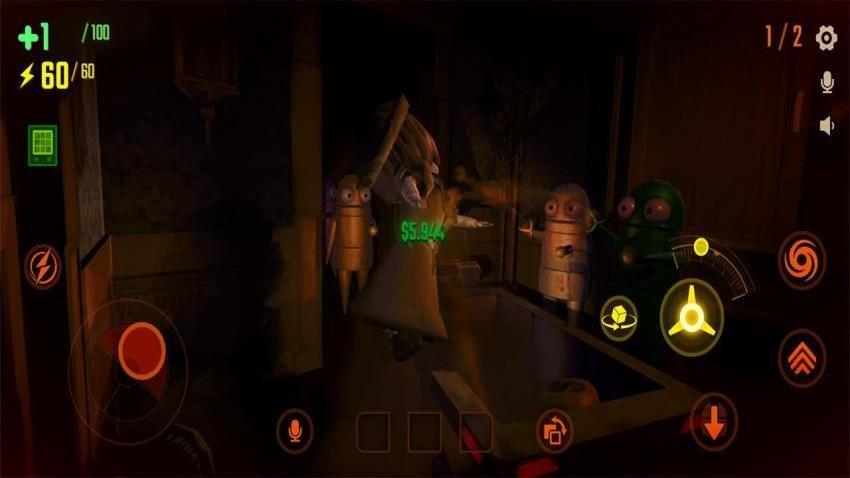This screenshot has height=478, width=850.
Task: Tap the orange push-to-talk microphone button
Action: point(294,431)
